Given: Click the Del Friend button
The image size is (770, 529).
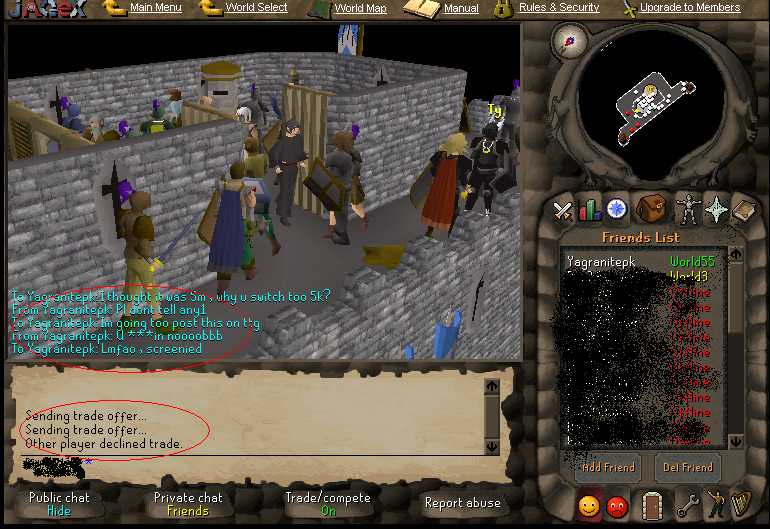Looking at the screenshot, I should [688, 467].
